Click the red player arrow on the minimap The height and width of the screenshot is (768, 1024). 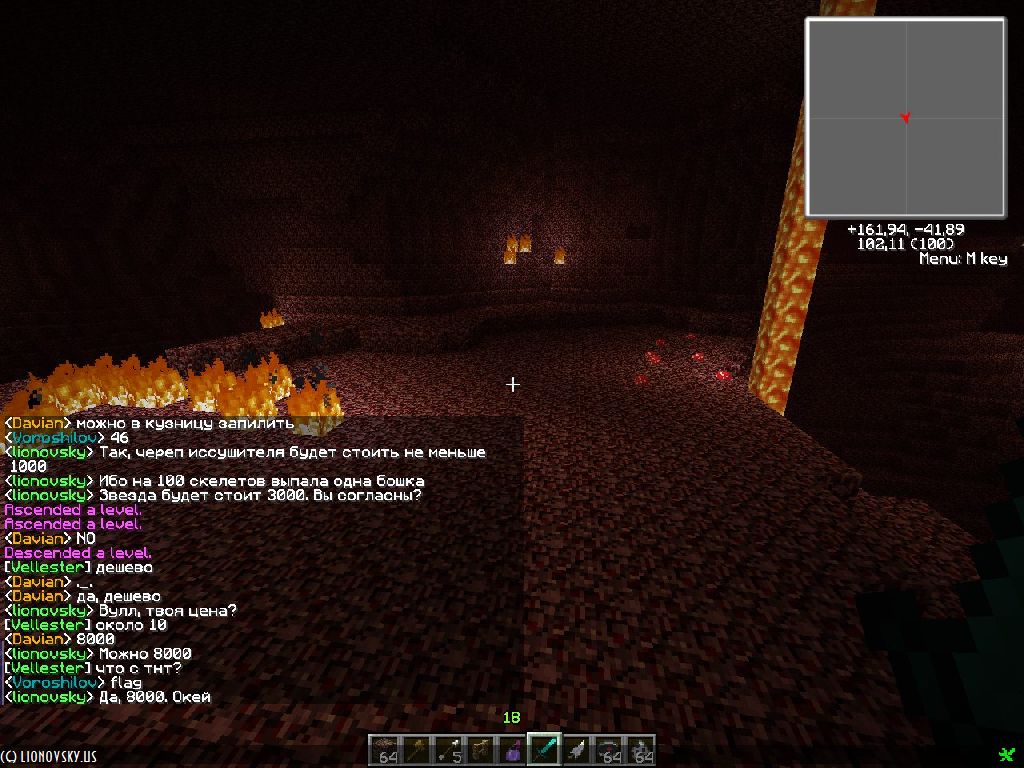[905, 118]
